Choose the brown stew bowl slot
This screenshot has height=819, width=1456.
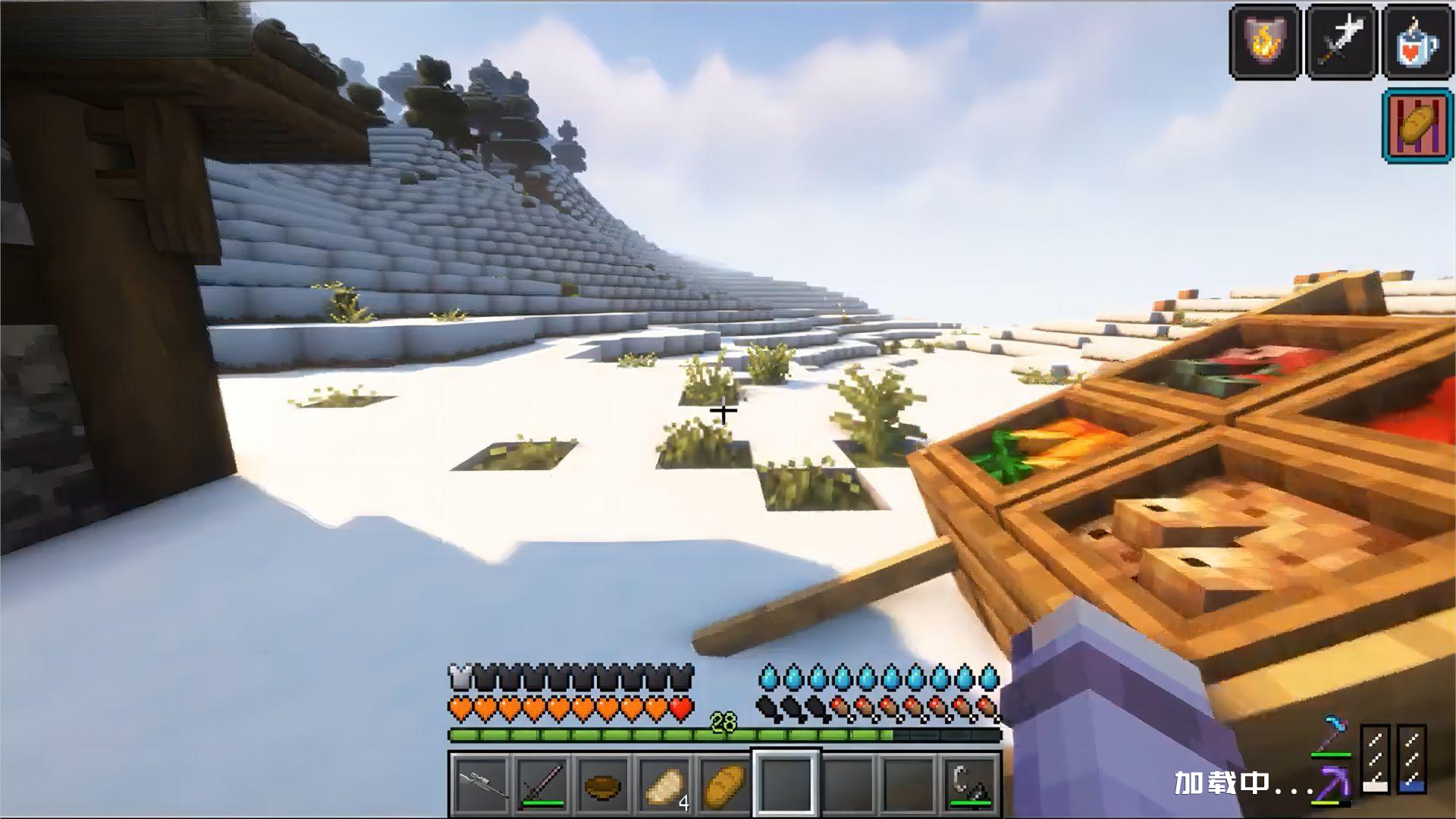(x=604, y=783)
